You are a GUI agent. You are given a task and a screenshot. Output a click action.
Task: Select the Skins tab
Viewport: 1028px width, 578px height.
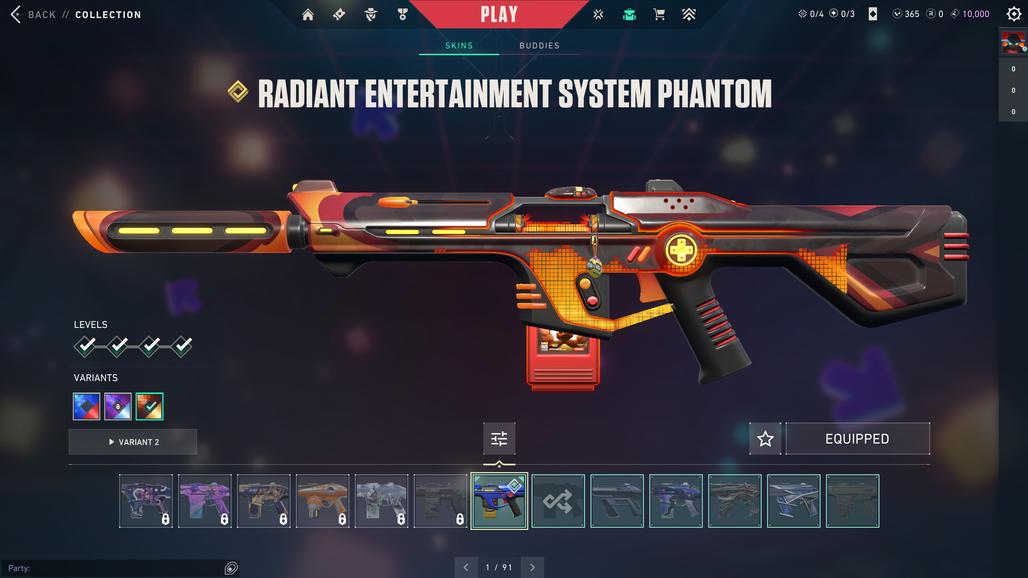(459, 46)
